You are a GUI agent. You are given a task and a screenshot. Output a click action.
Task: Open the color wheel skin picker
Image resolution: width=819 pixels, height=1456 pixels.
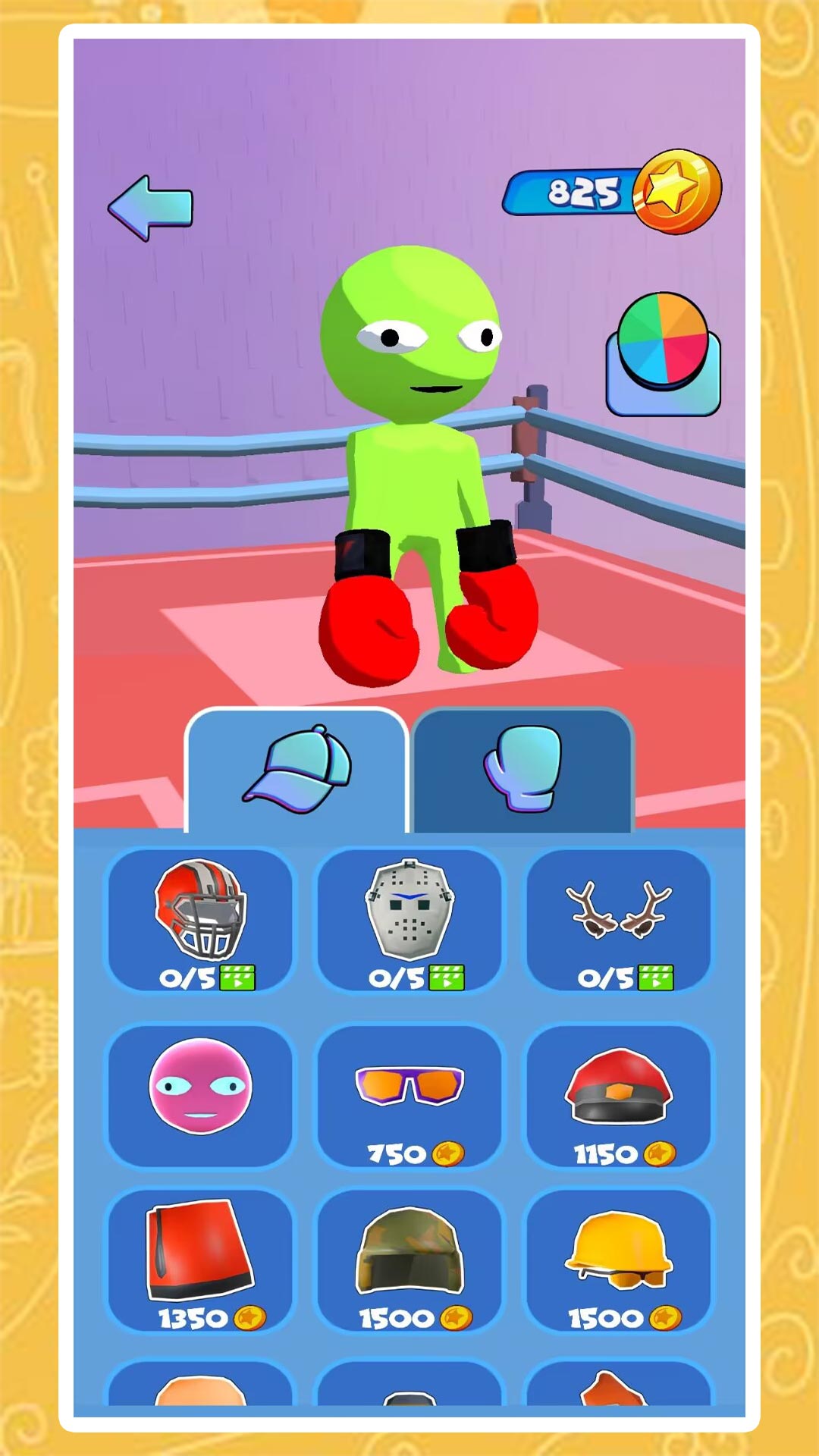coord(663,354)
